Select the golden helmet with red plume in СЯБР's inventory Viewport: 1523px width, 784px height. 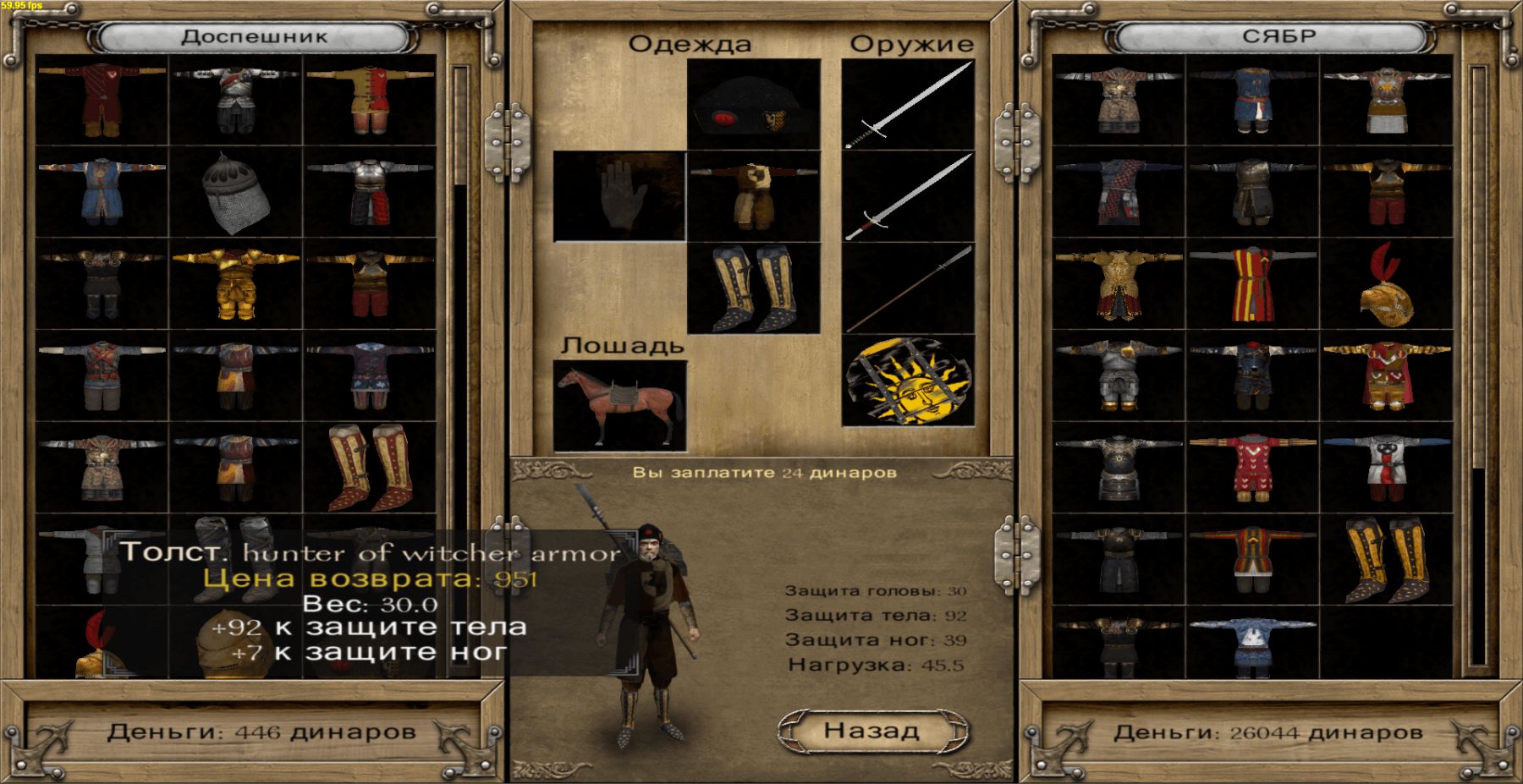1387,284
